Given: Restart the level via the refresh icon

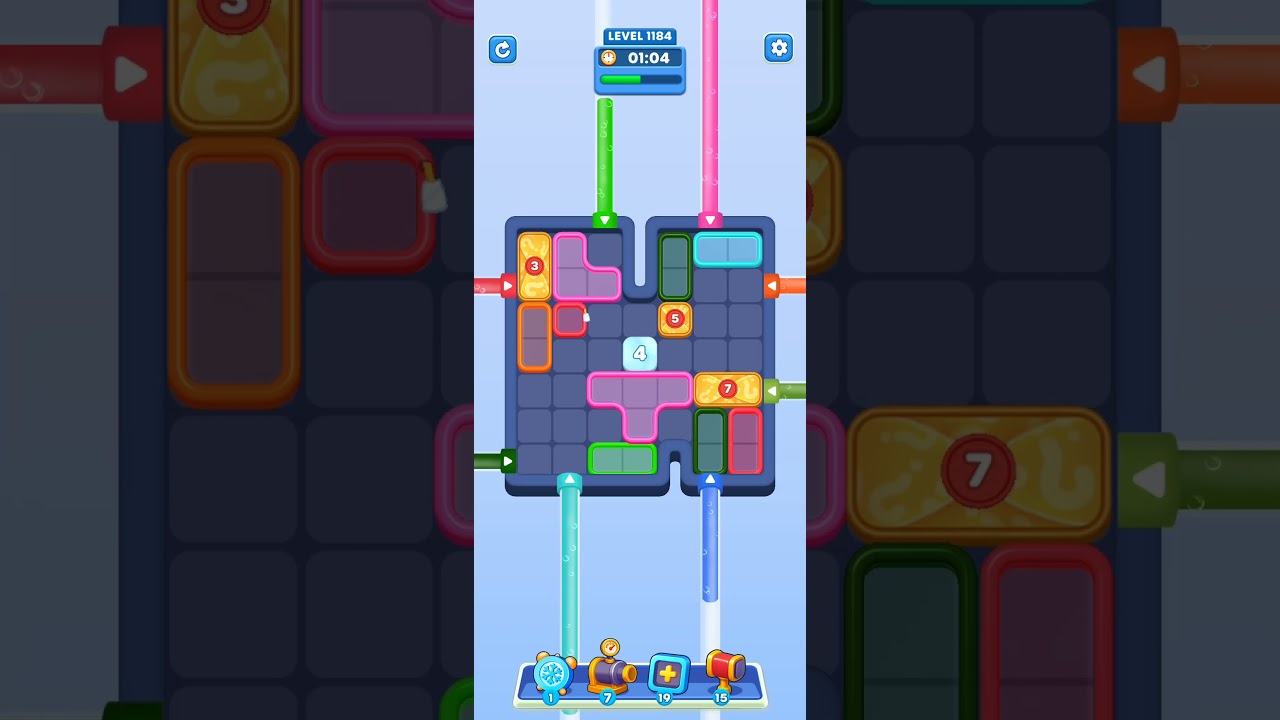Looking at the screenshot, I should (x=503, y=49).
